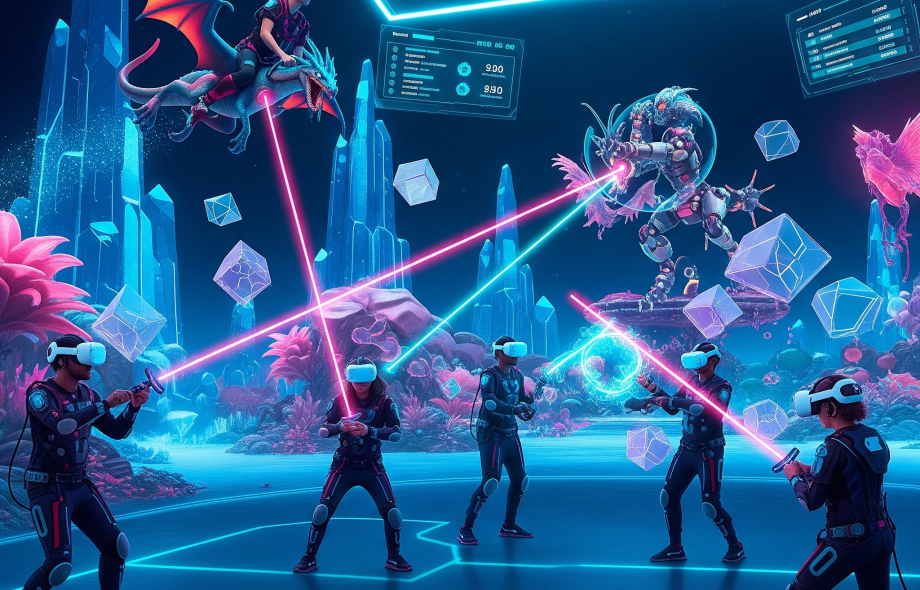The width and height of the screenshot is (920, 590).
Task: Click the lower gear icon in the stats panel
Action: [463, 89]
